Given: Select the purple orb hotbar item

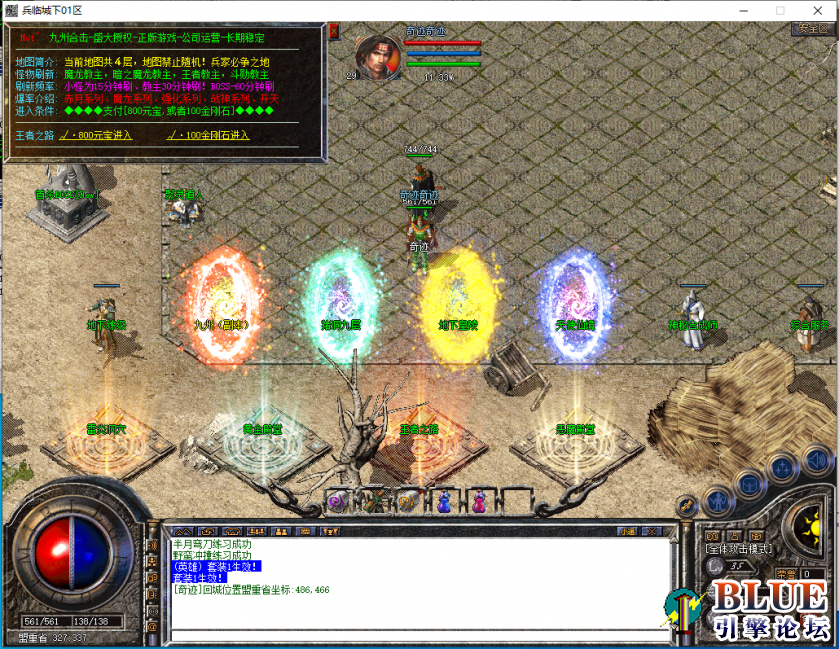Looking at the screenshot, I should point(337,500).
